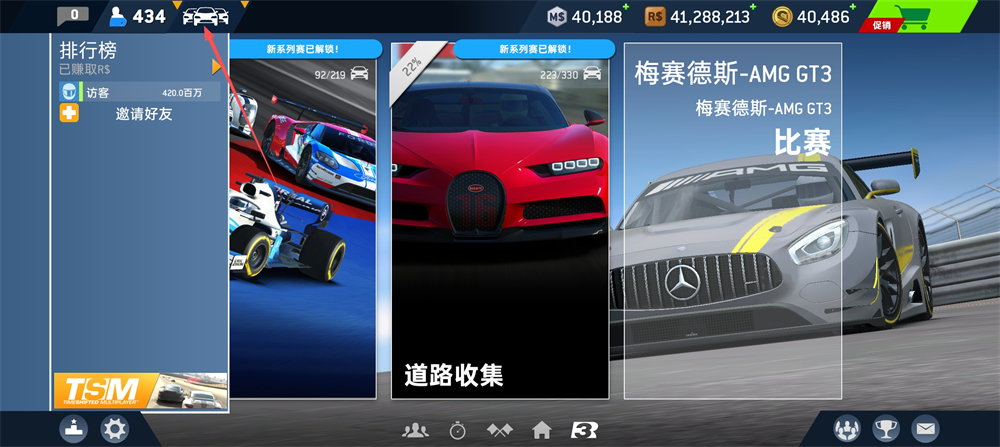Go to the home tab
Image resolution: width=1000 pixels, height=447 pixels.
pos(541,430)
